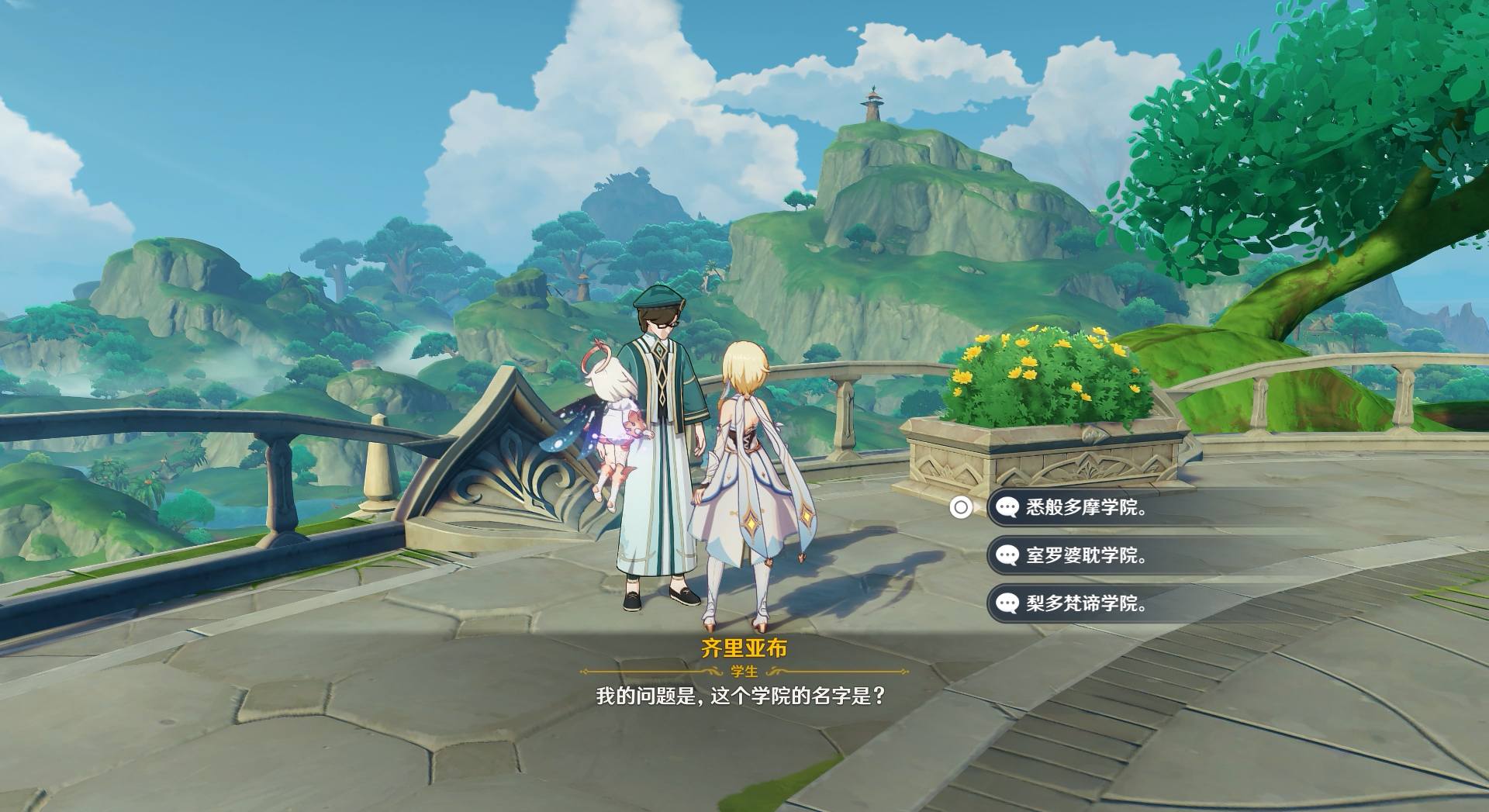Choose the 悉般多摩学院 reply
Screen dimensions: 1489x812
(x=1086, y=508)
